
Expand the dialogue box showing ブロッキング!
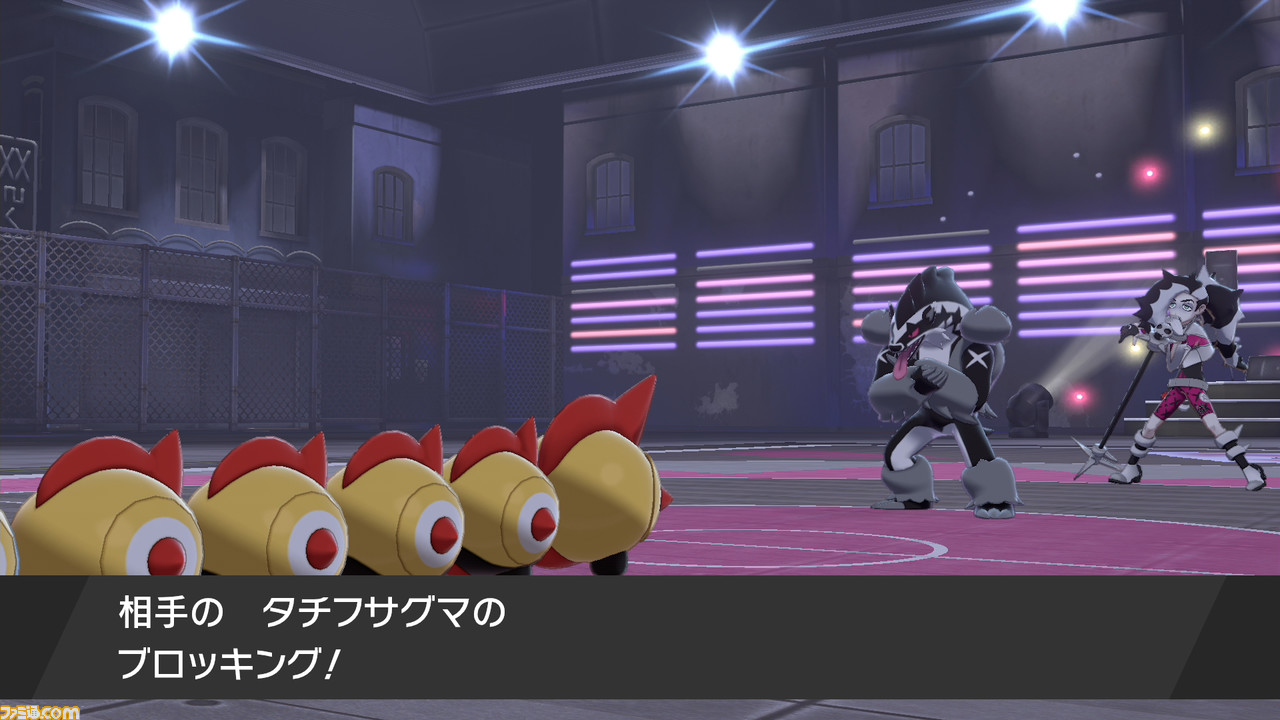click(640, 640)
